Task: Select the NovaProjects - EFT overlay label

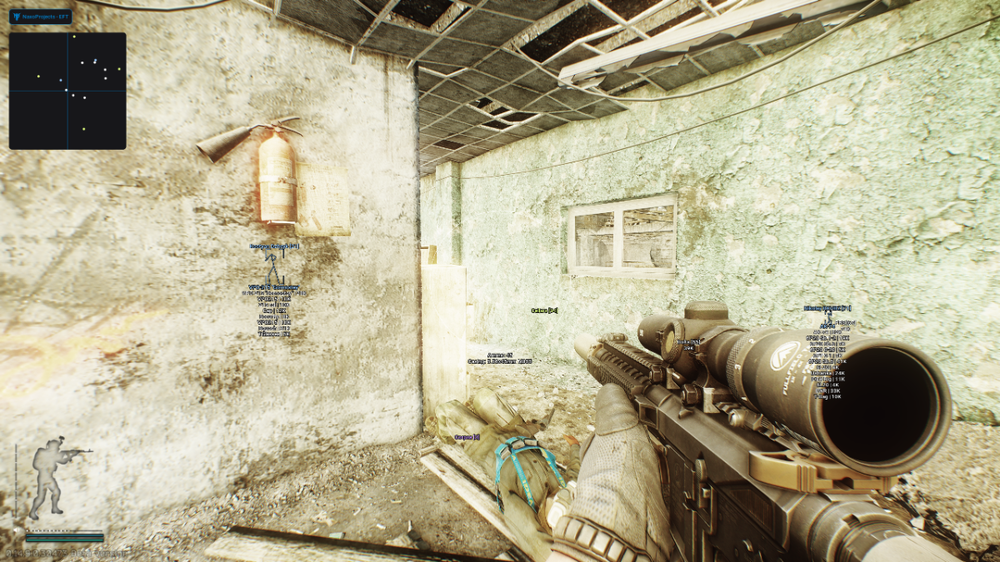Action: [41, 17]
